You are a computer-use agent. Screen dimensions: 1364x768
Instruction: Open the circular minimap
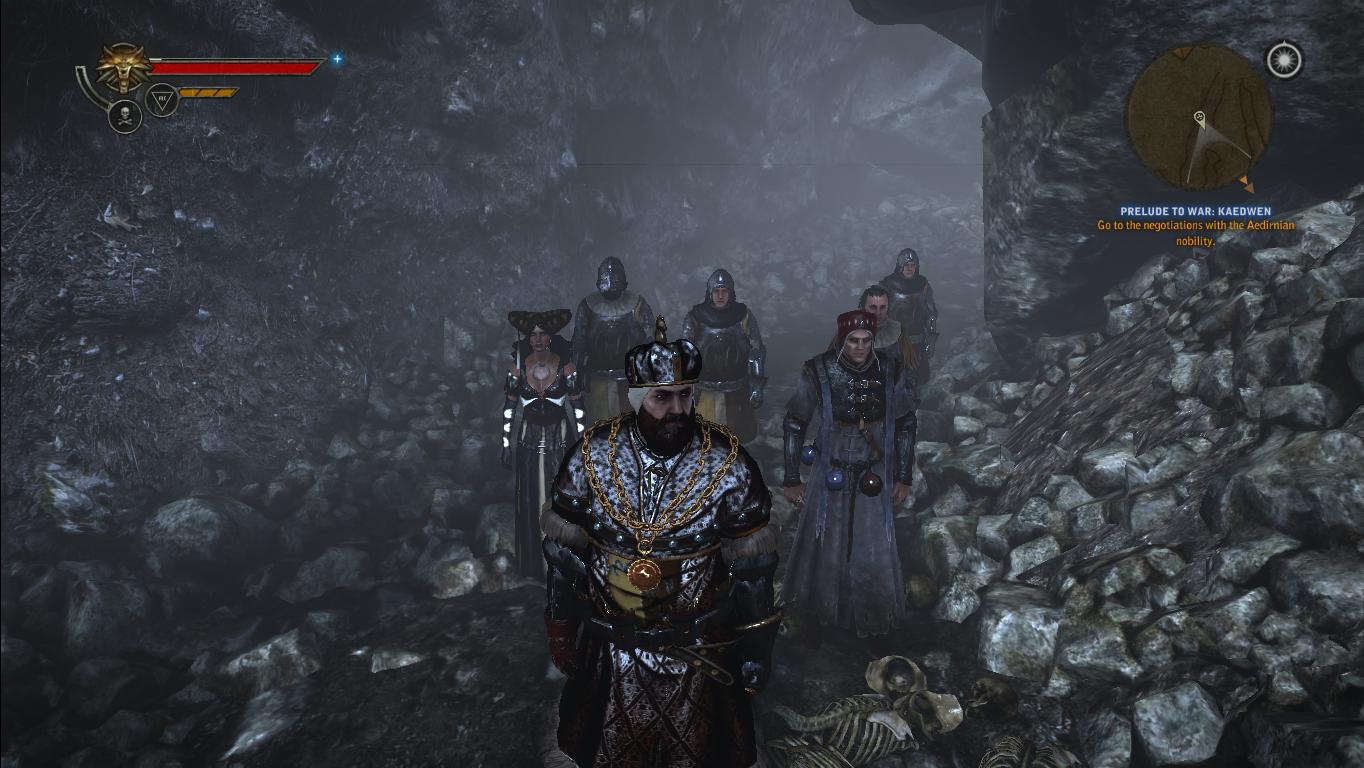tap(1199, 117)
